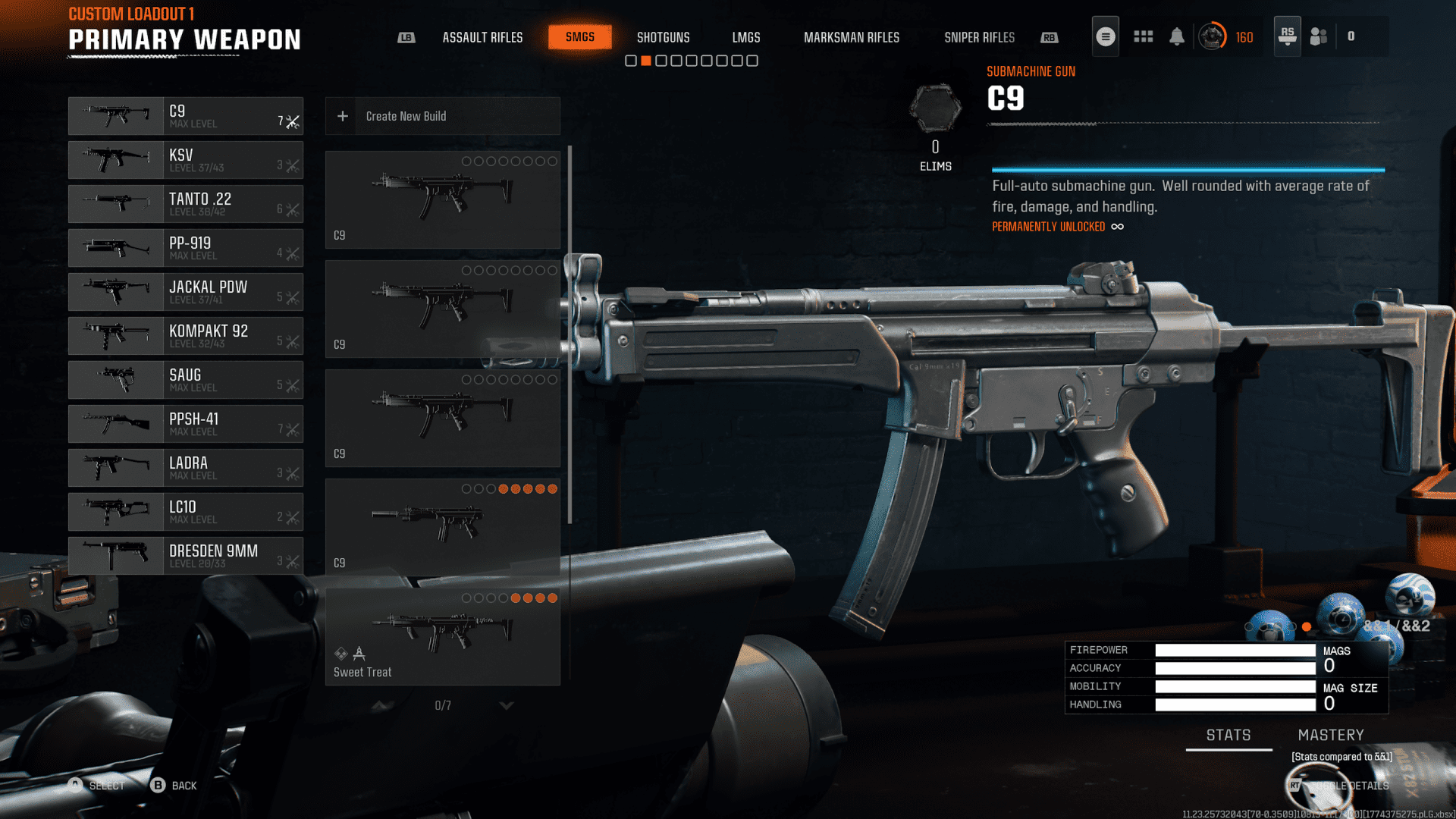Select the SMGs weapon category
1456x819 pixels.
579,37
